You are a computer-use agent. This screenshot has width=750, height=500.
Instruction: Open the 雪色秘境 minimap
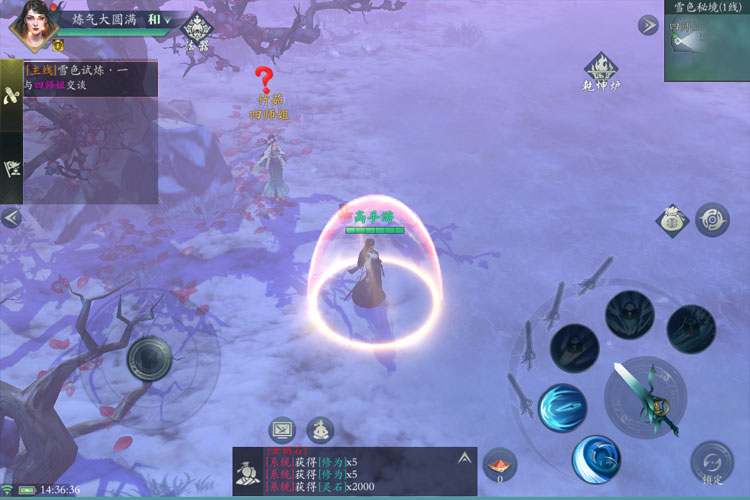(x=706, y=45)
